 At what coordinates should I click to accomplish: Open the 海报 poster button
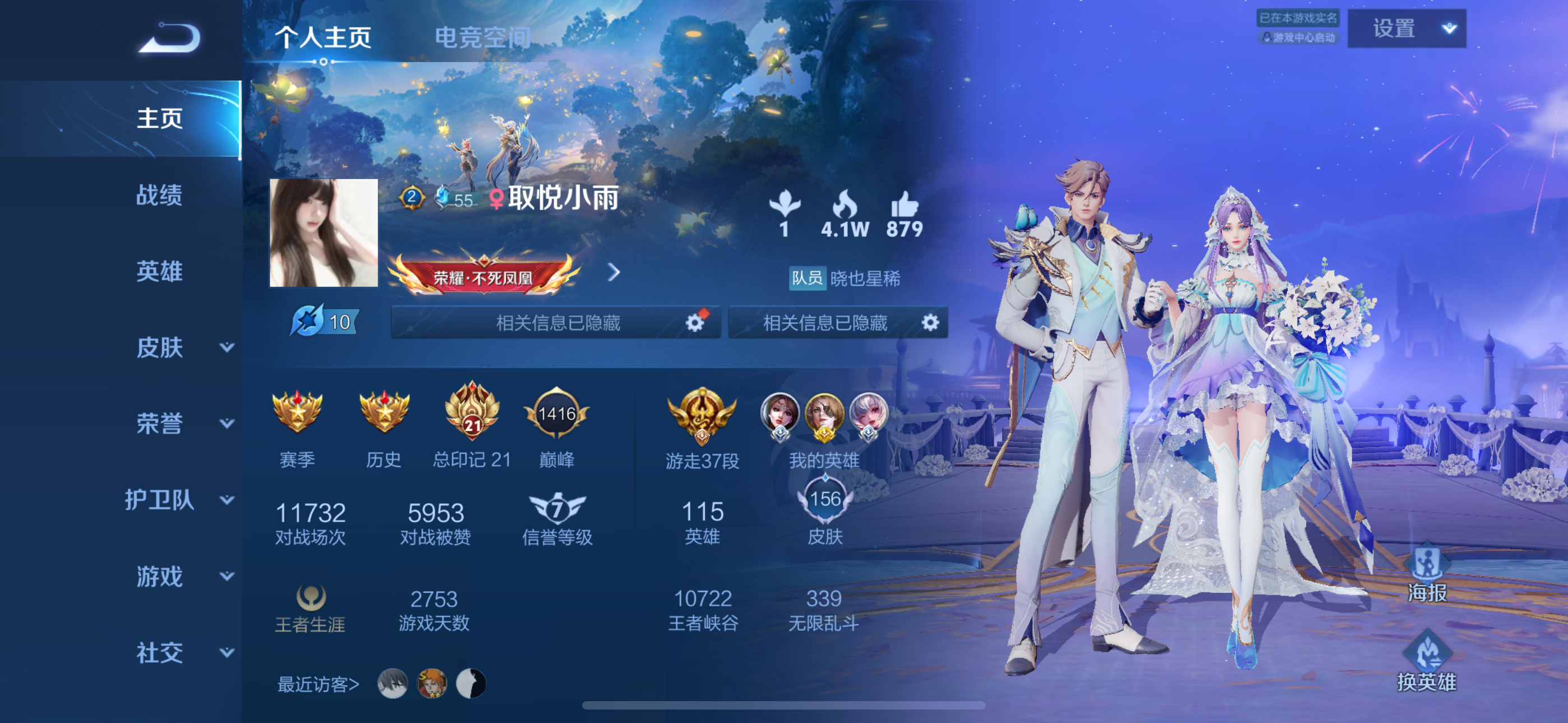pos(1427,574)
